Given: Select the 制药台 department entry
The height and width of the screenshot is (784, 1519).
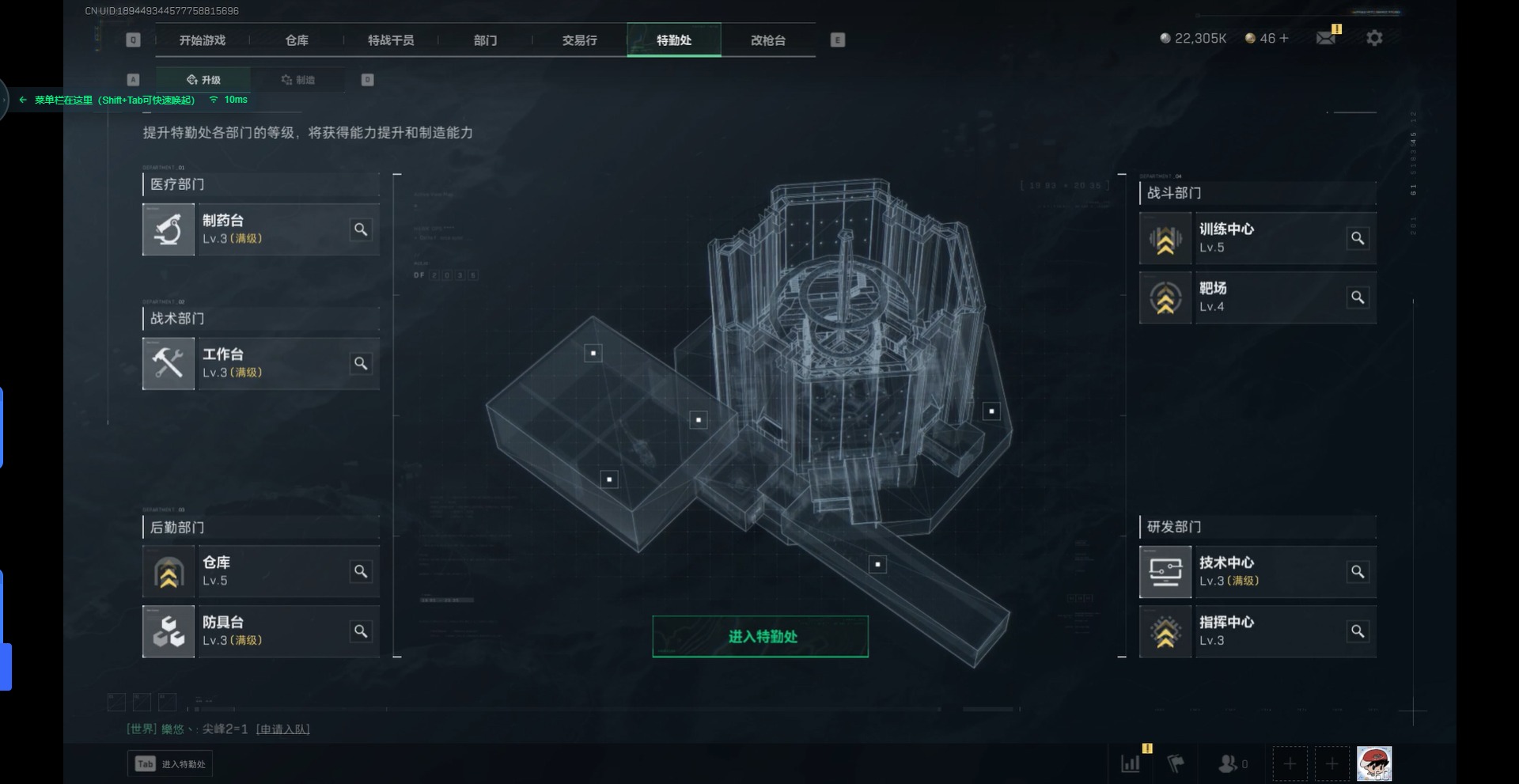Looking at the screenshot, I should (x=260, y=229).
